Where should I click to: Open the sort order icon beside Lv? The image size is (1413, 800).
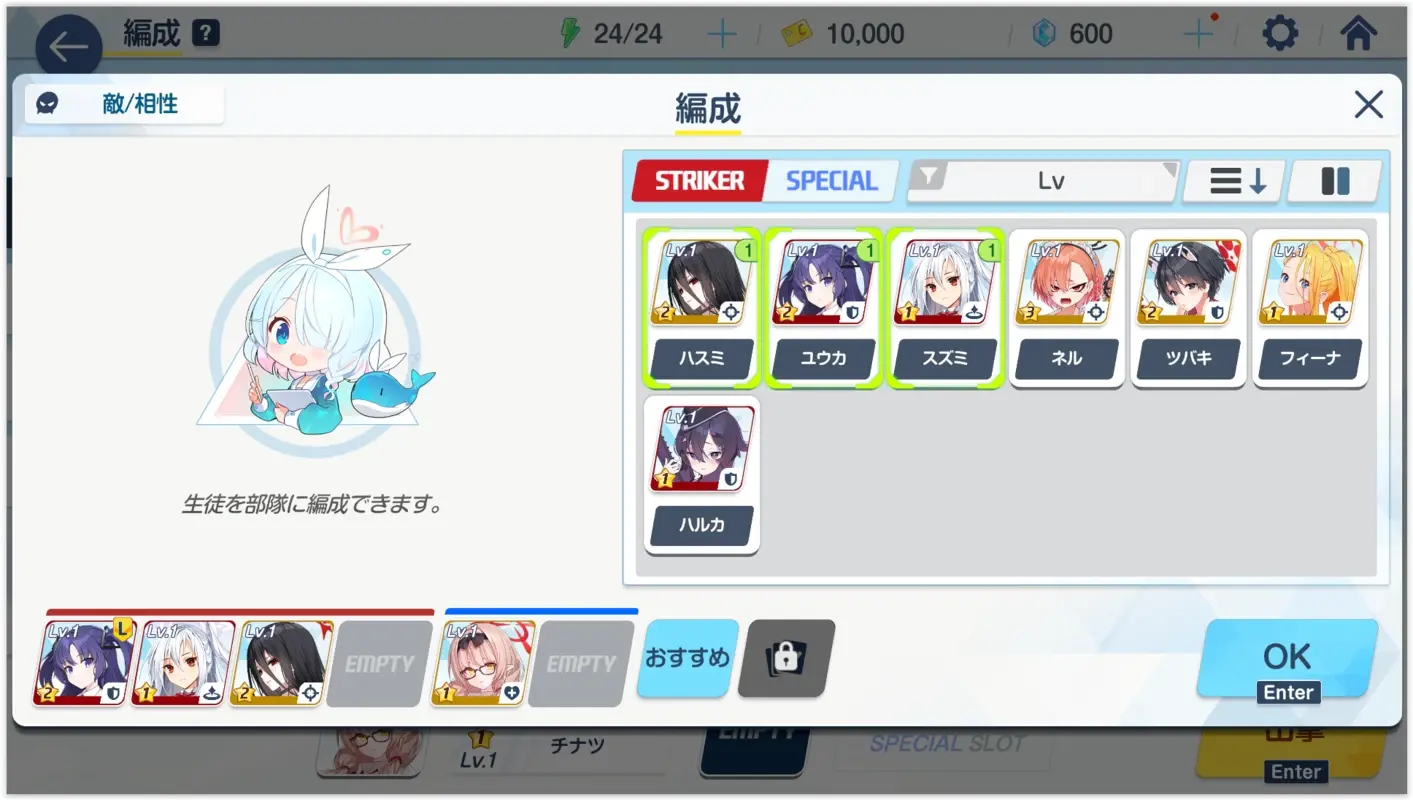pos(1233,181)
